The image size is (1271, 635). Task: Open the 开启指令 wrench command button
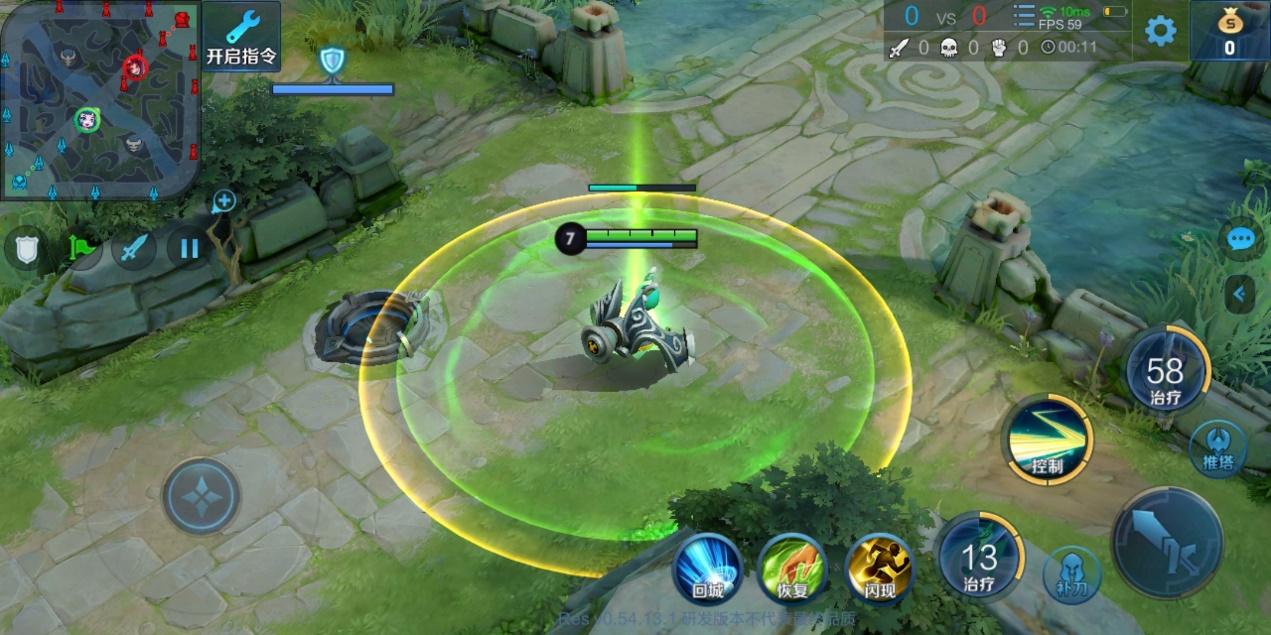coord(241,36)
